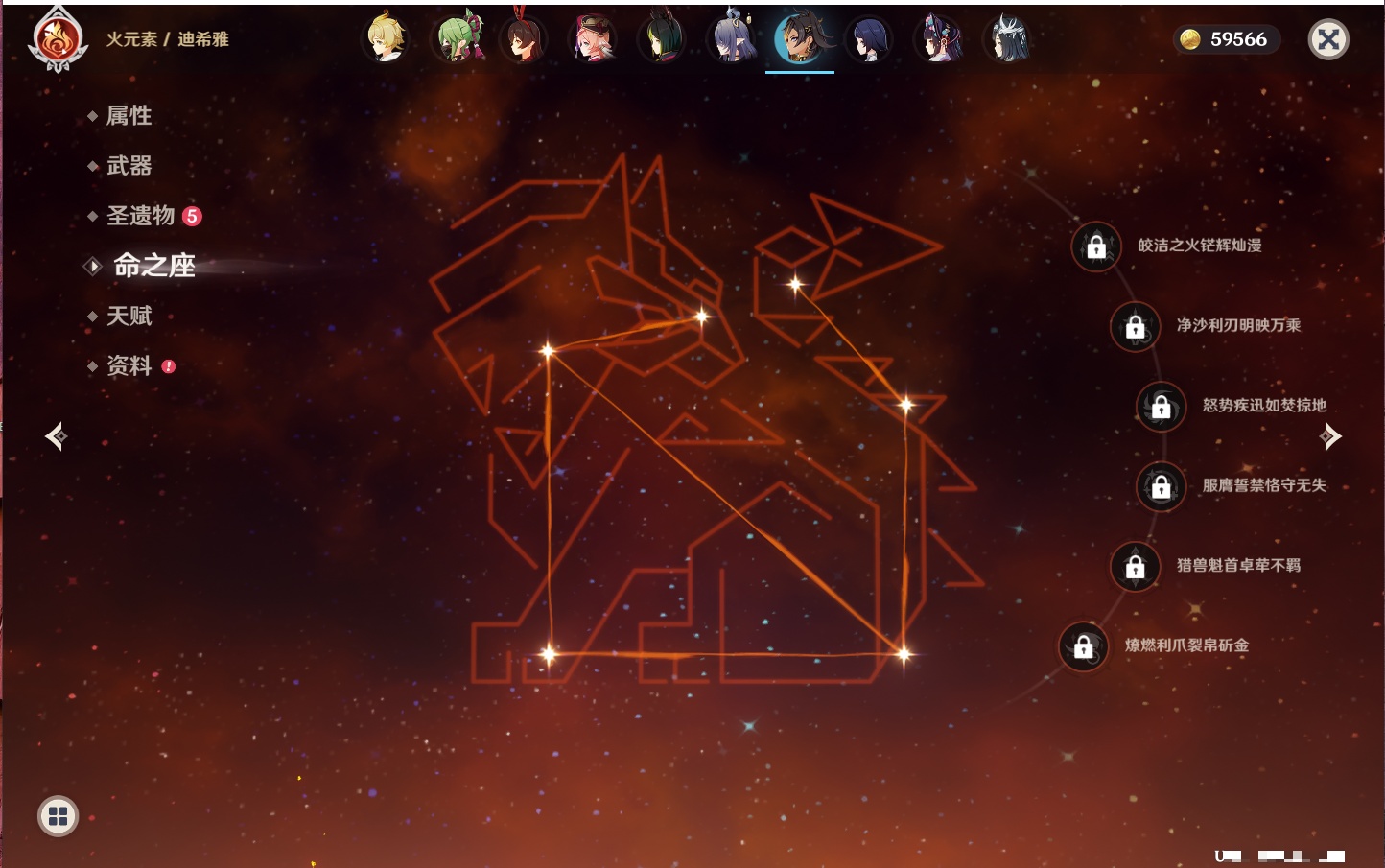Viewport: 1385px width, 868px height.
Task: View locked constellation 净沙利刃明映万乘
Action: tap(1135, 326)
